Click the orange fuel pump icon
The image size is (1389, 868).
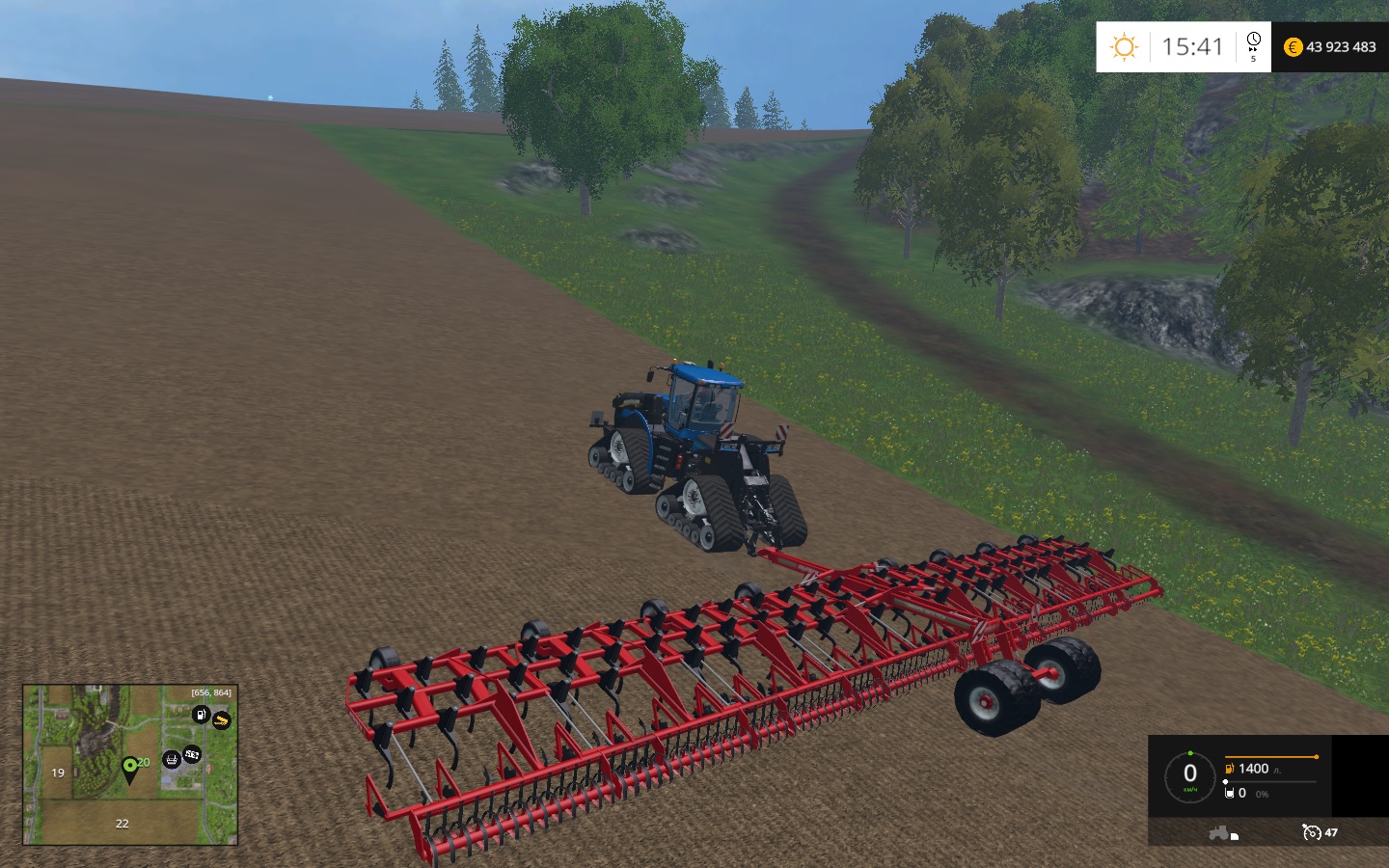[1230, 769]
